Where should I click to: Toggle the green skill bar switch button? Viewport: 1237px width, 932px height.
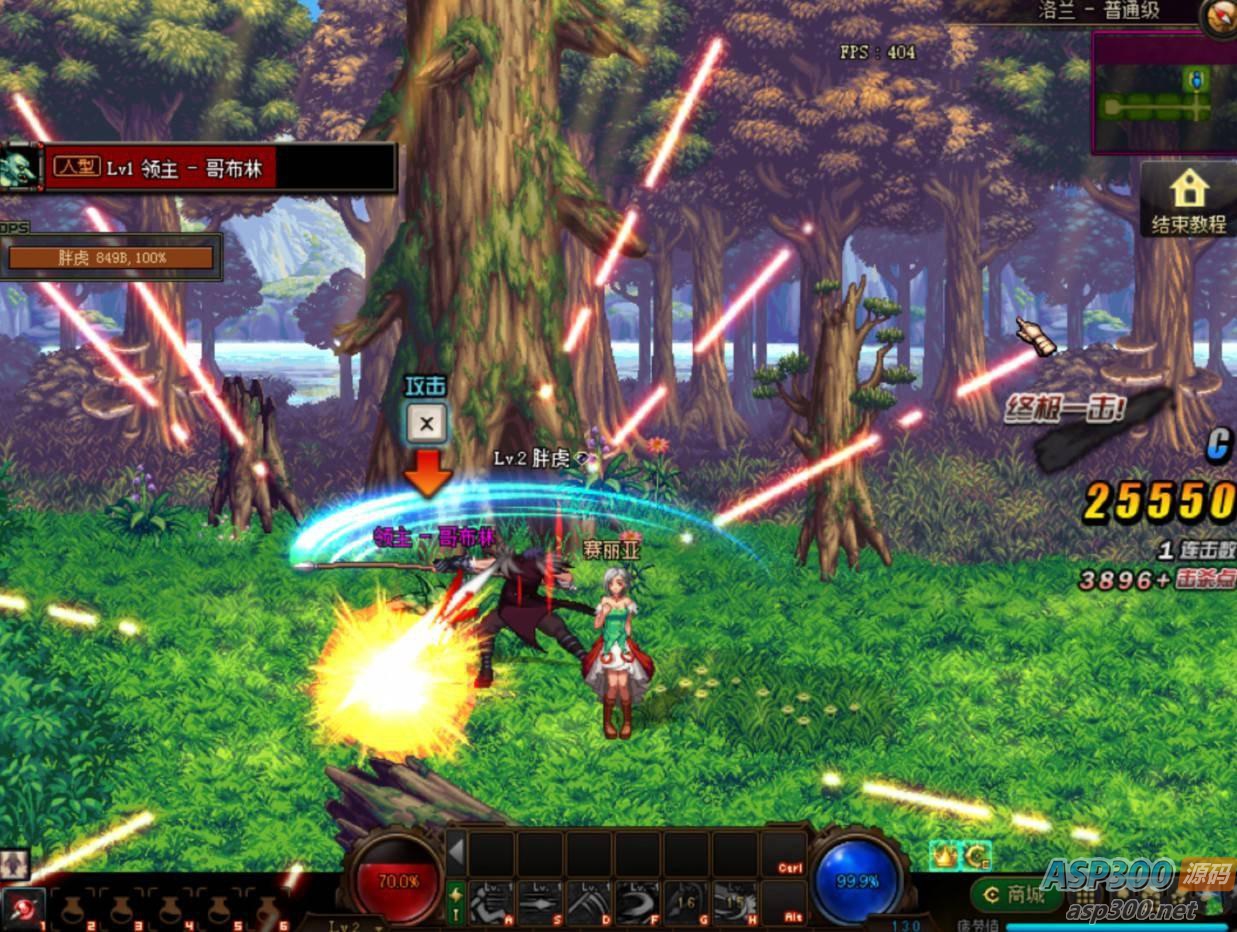[x=456, y=902]
